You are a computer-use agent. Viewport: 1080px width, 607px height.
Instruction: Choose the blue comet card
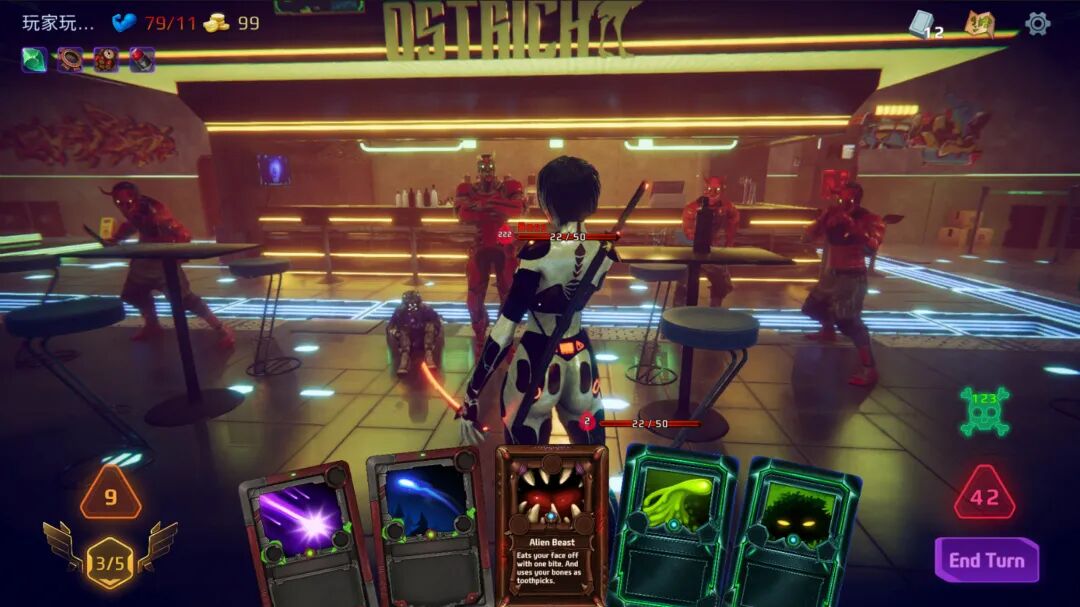pos(426,525)
